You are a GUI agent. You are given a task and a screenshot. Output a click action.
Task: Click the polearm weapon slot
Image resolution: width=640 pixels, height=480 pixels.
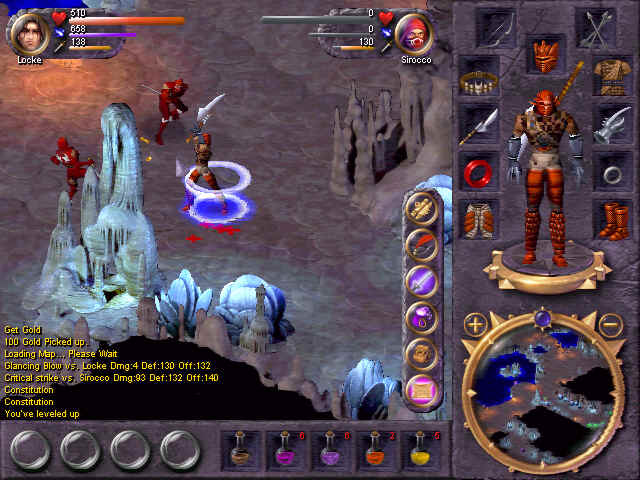click(x=479, y=124)
